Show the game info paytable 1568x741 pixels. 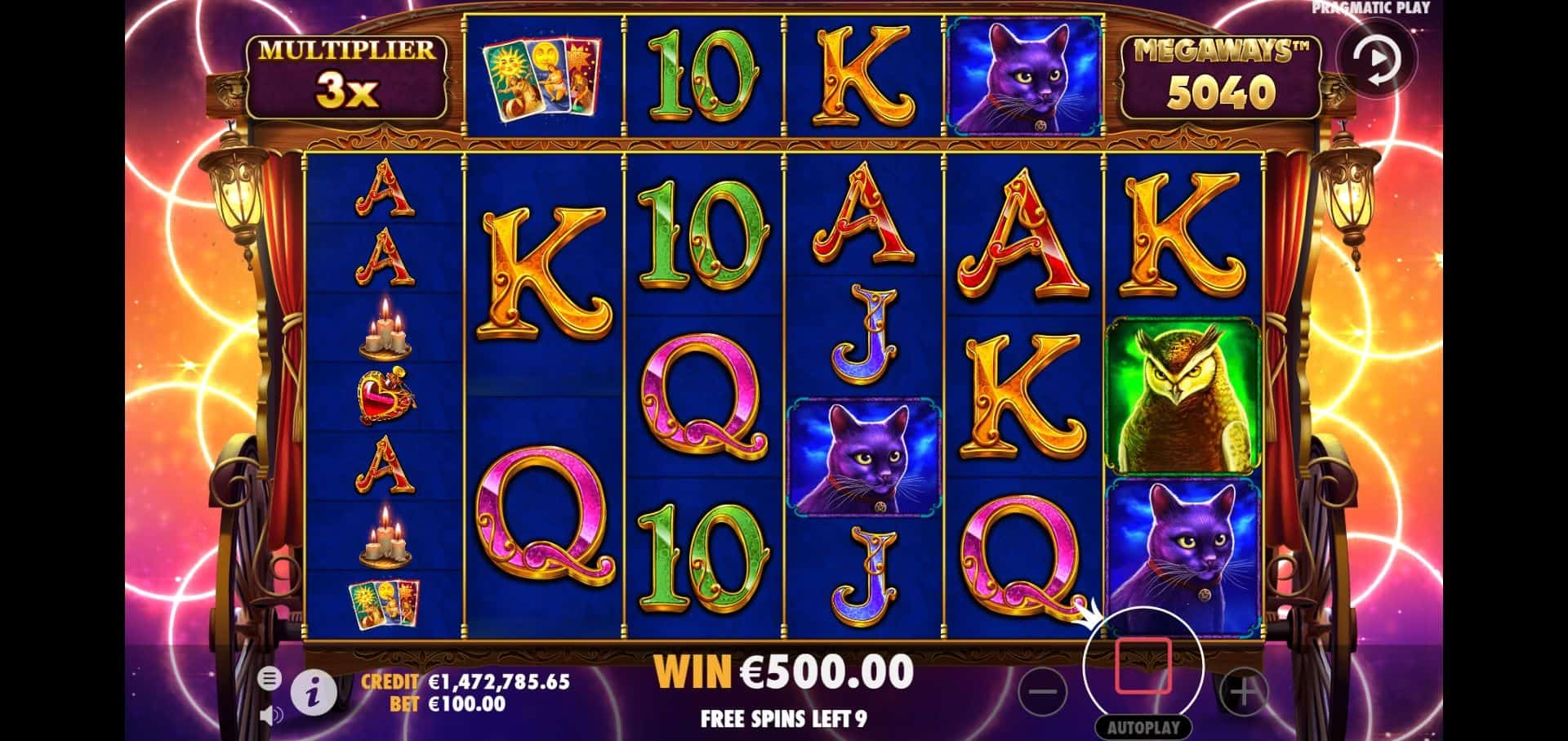point(313,694)
